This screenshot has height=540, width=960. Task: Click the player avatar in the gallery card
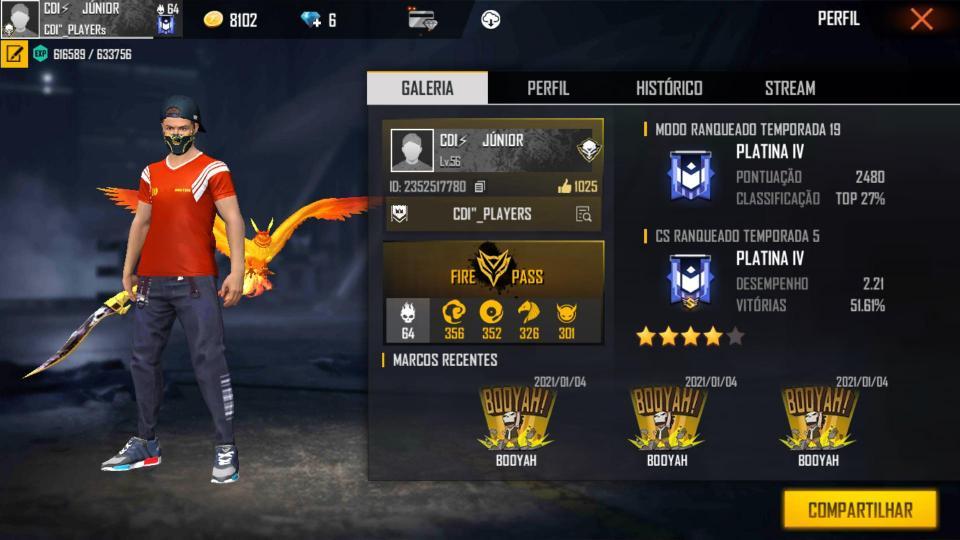412,150
